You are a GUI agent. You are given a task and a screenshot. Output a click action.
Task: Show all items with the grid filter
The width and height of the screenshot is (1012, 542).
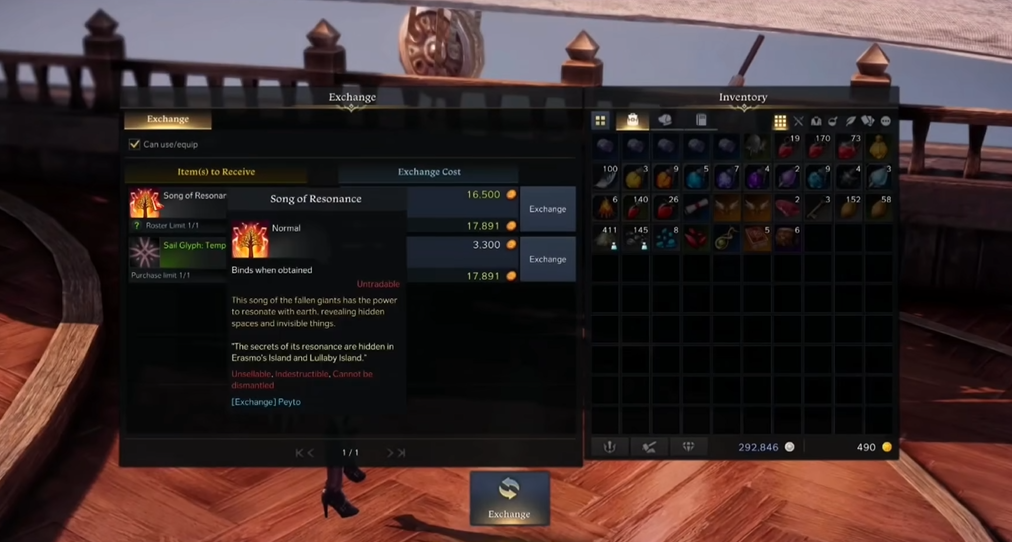(x=780, y=122)
